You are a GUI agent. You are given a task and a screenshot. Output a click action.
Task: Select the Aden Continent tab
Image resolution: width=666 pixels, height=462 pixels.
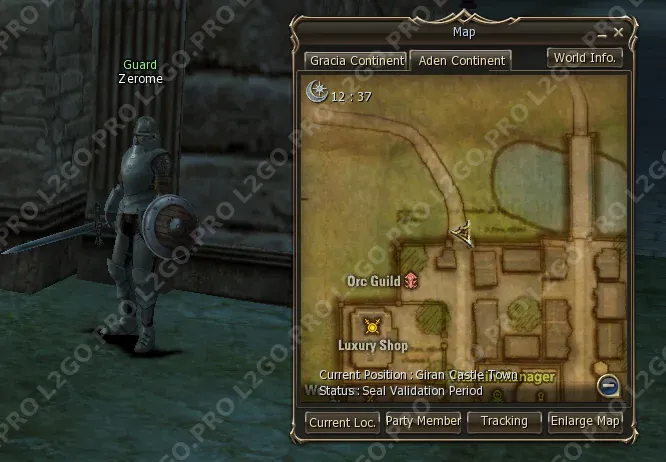click(460, 60)
